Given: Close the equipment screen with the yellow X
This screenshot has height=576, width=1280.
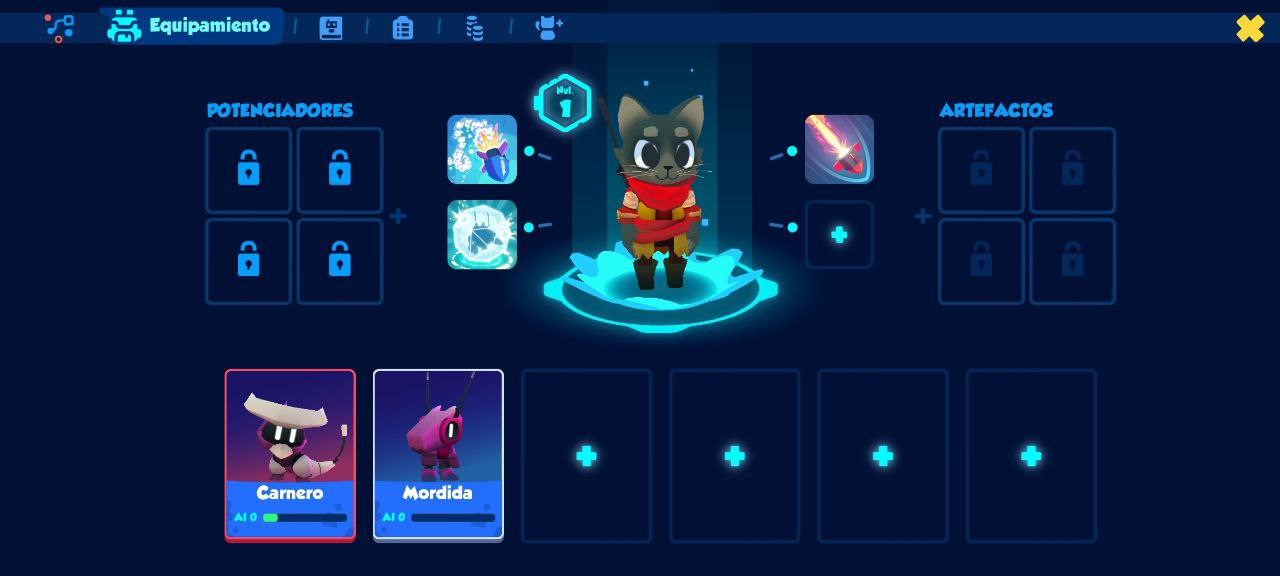Looking at the screenshot, I should point(1250,28).
